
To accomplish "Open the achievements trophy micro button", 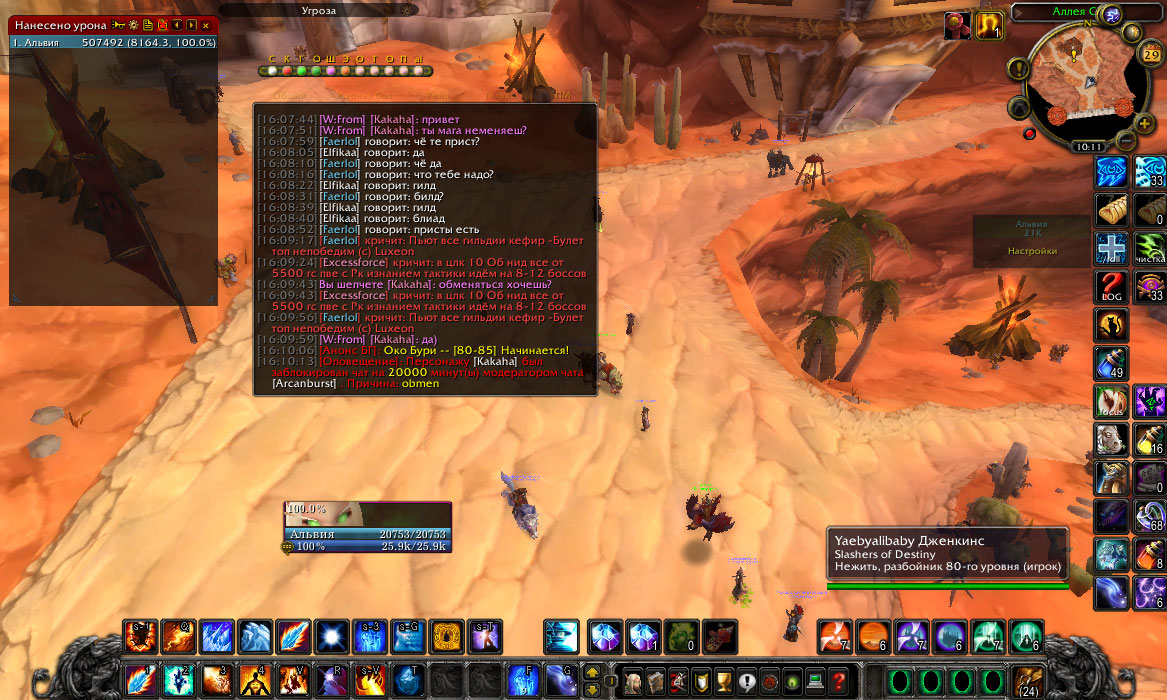I will 723,680.
